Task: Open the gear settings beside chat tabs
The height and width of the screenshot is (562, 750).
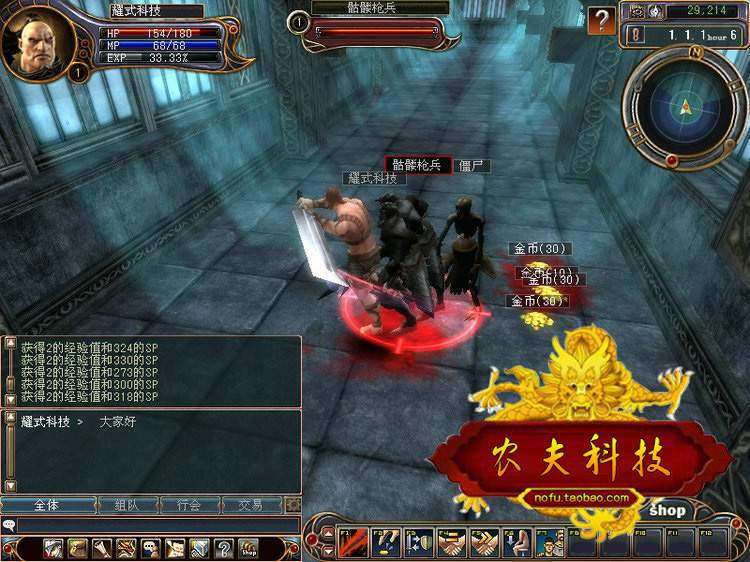Action: point(292,505)
